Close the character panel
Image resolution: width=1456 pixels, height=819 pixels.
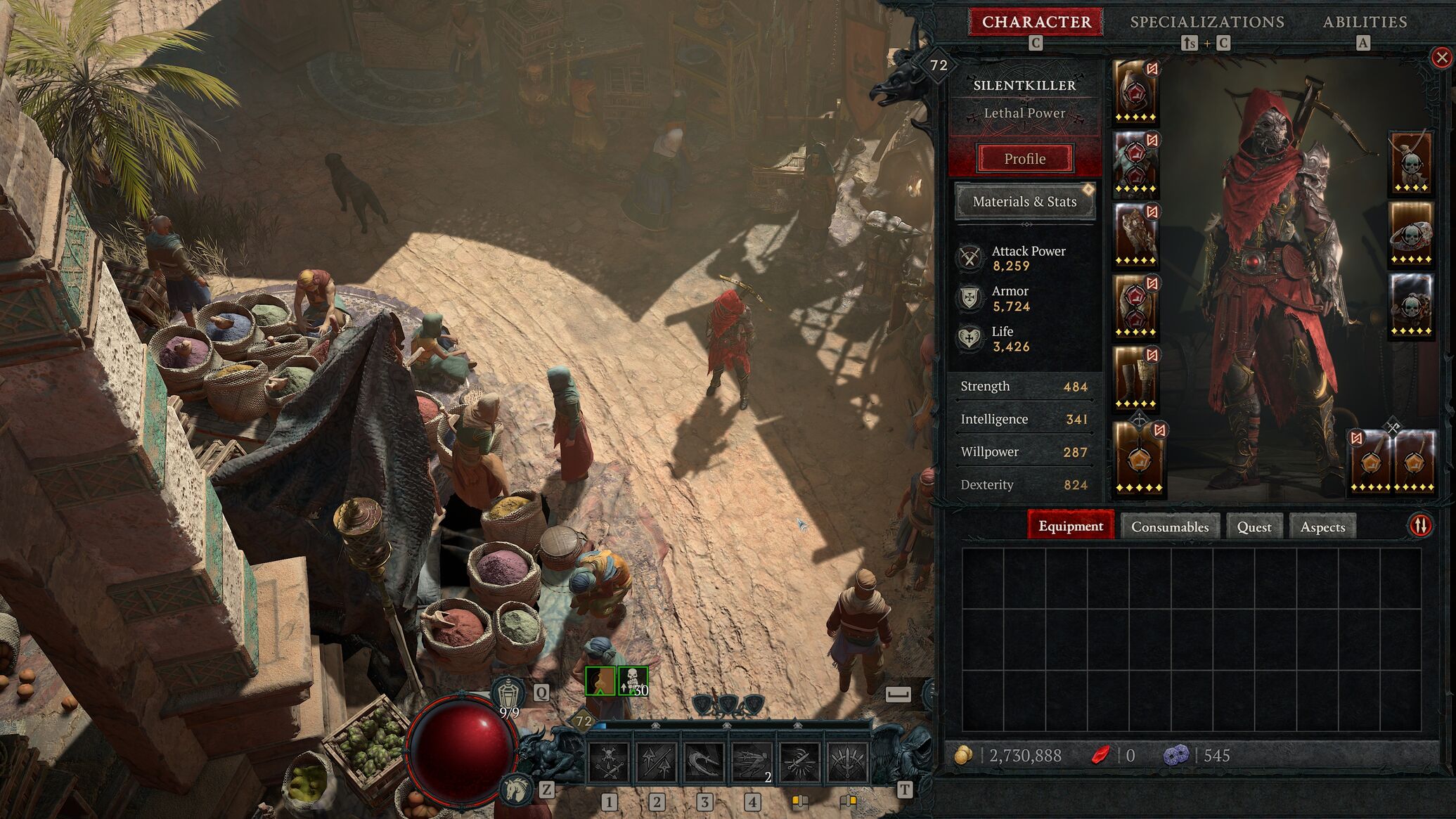click(x=1441, y=58)
